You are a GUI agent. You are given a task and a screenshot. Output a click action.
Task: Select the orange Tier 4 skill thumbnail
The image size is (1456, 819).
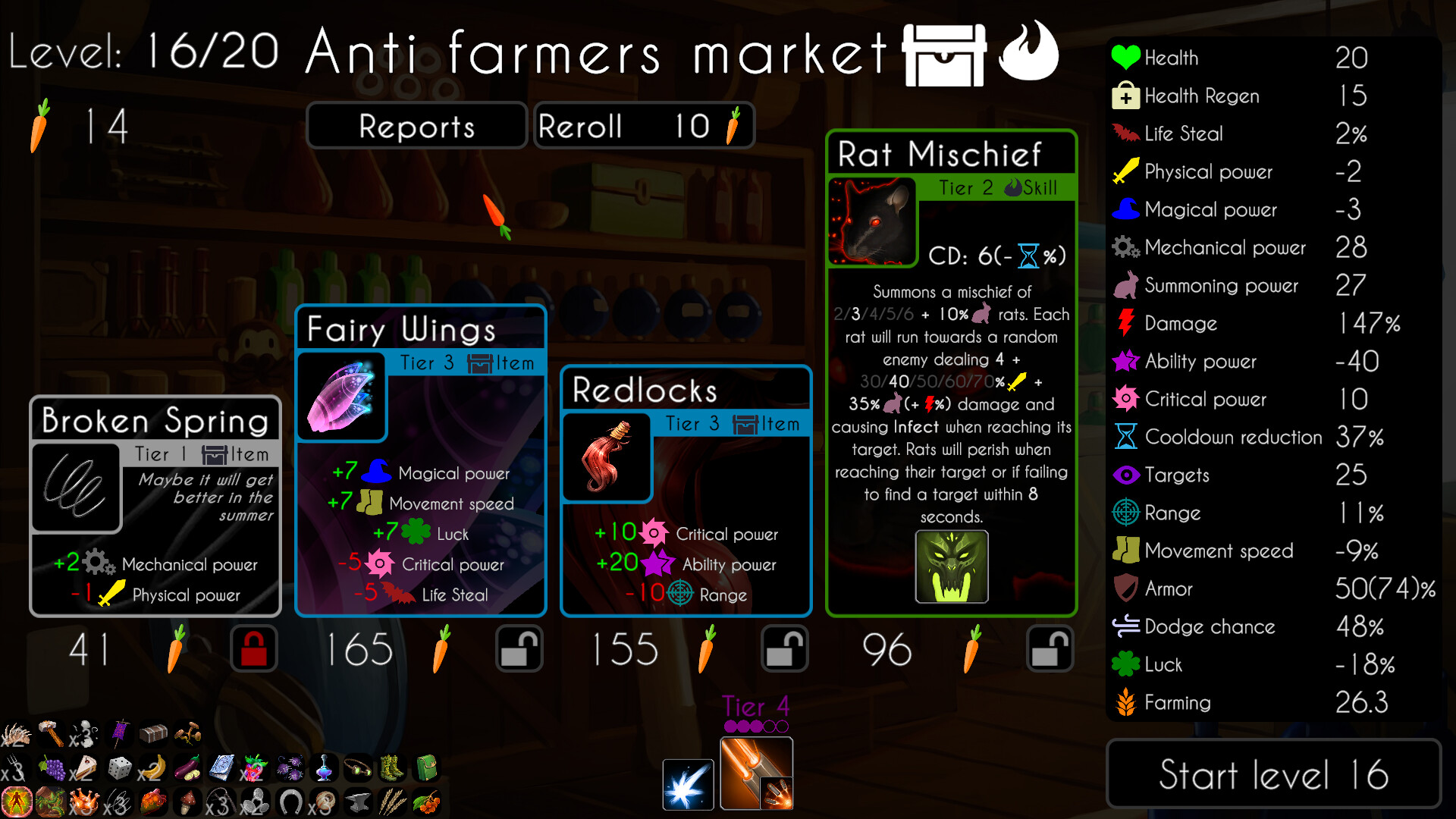click(x=755, y=773)
